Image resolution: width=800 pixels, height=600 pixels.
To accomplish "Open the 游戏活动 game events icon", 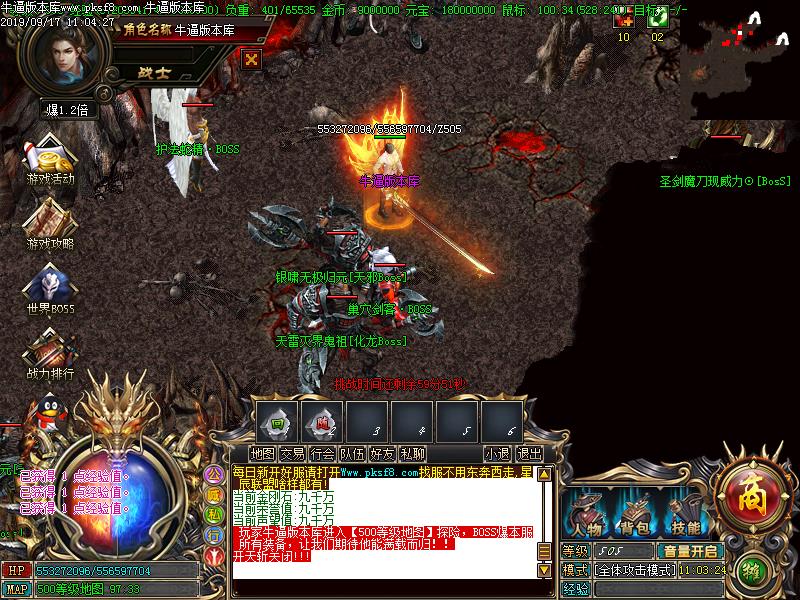I will 50,159.
